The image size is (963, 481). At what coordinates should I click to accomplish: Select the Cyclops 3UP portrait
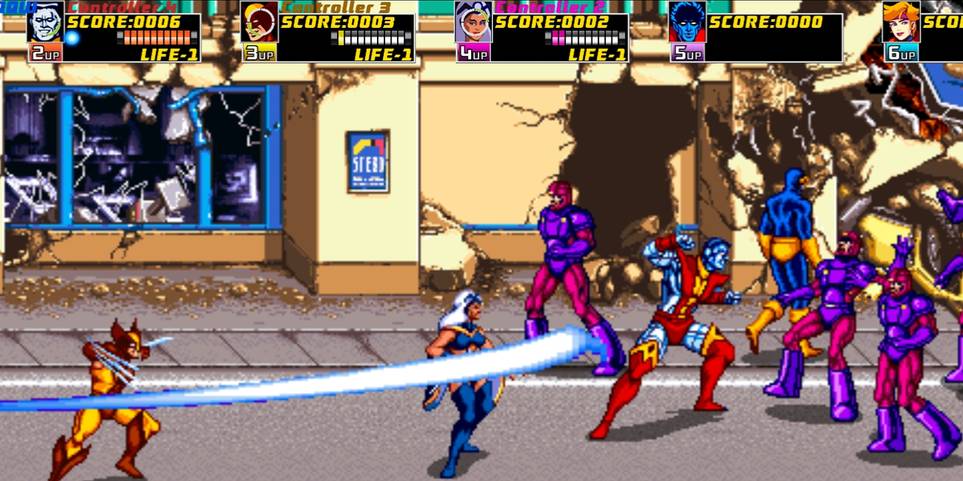coord(259,23)
